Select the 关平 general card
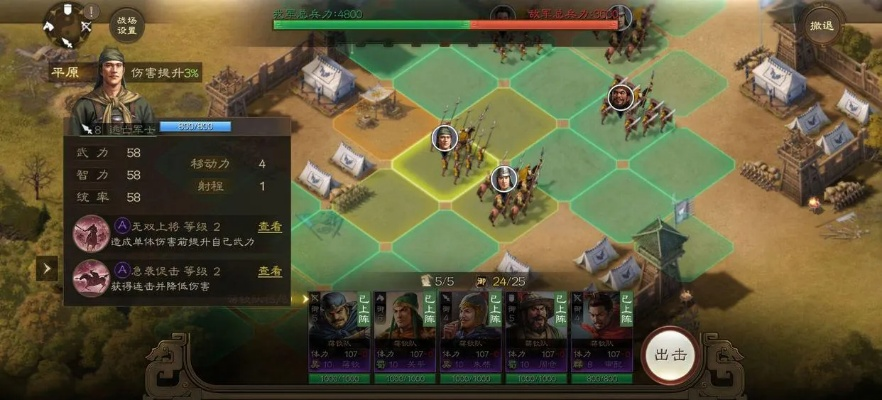 click(405, 337)
